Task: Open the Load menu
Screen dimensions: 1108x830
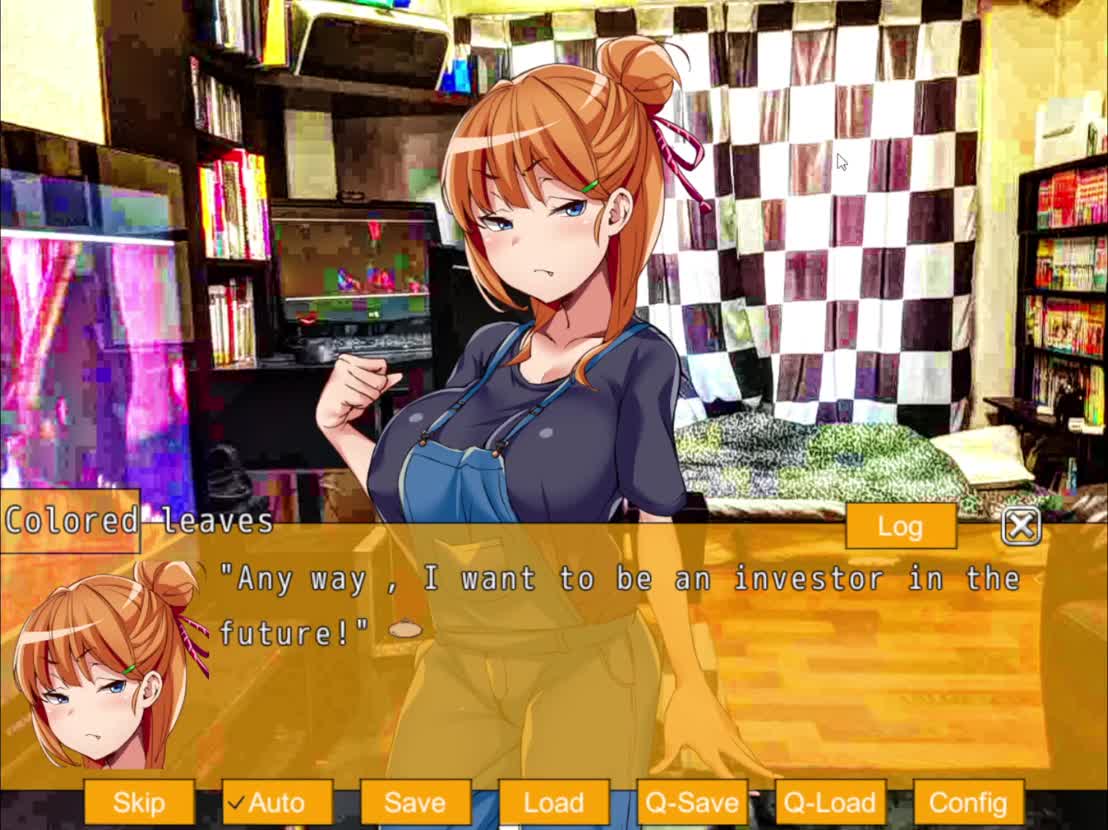Action: point(553,802)
